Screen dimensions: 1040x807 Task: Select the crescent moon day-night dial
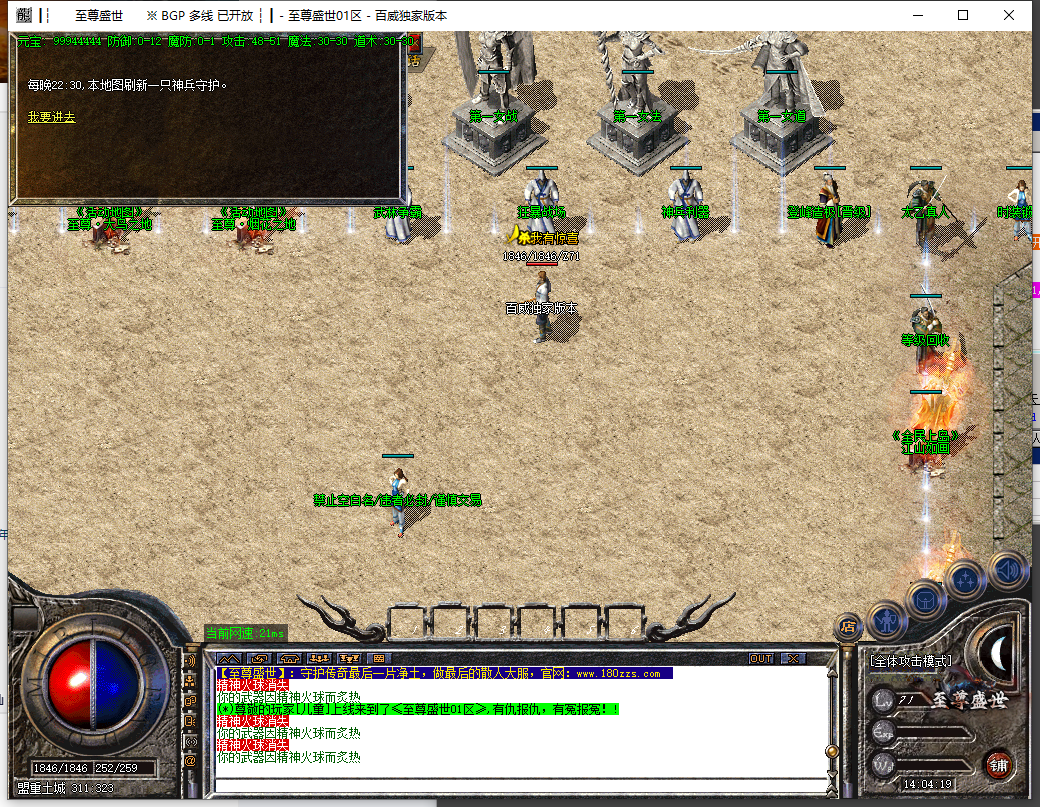pos(998,651)
